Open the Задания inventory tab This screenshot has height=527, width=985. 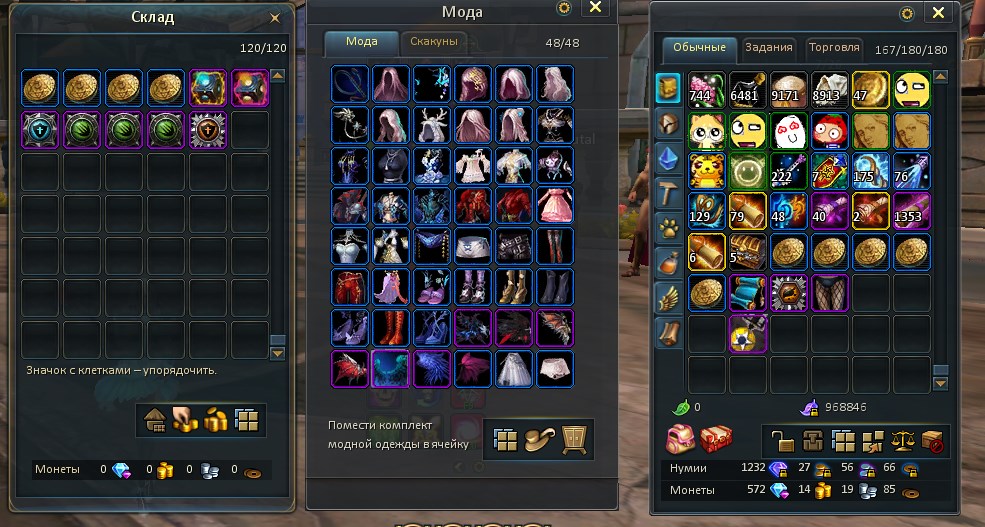click(770, 47)
